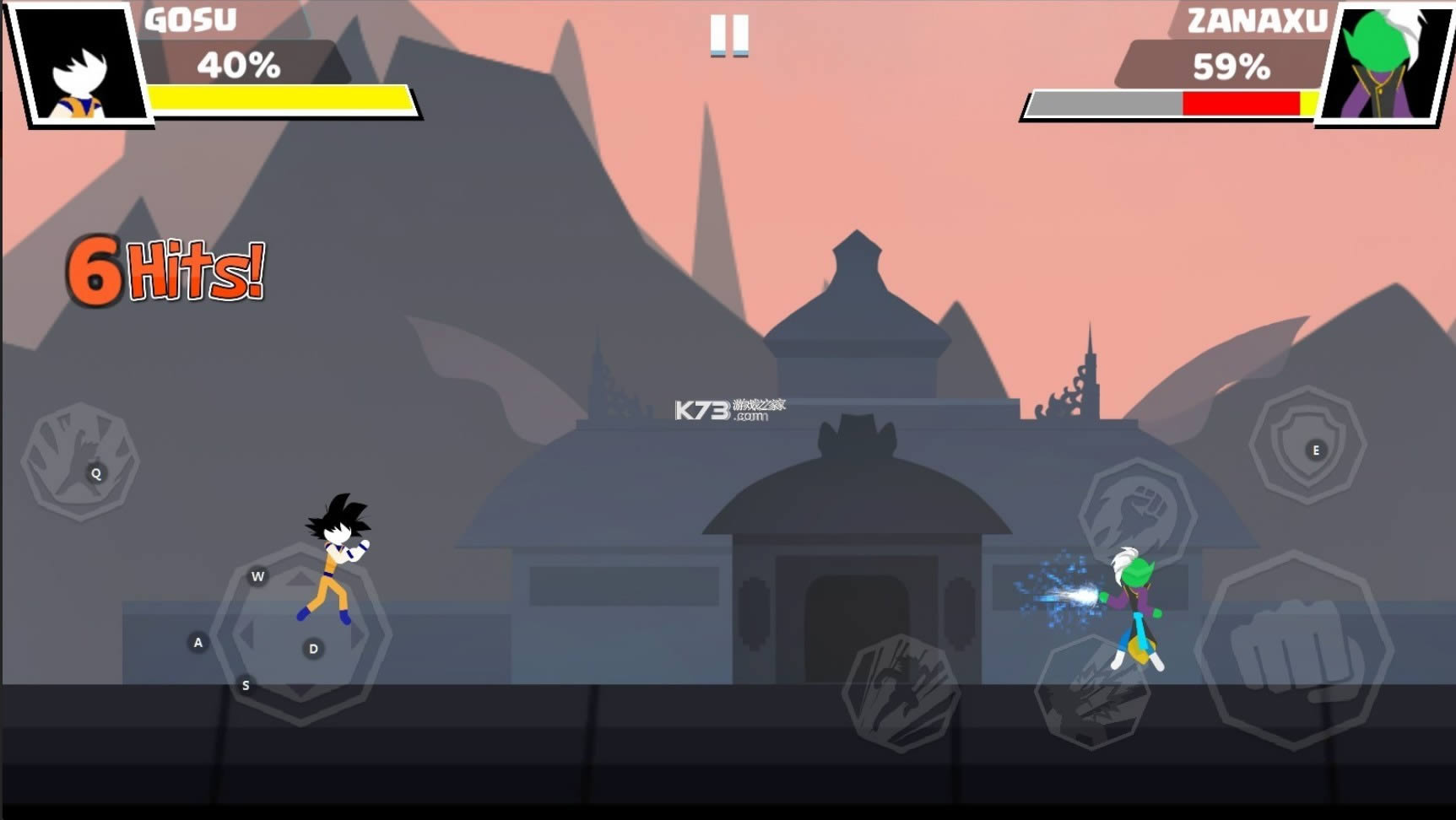Screen dimensions: 1456x820
Task: Pause the match
Action: point(729,38)
